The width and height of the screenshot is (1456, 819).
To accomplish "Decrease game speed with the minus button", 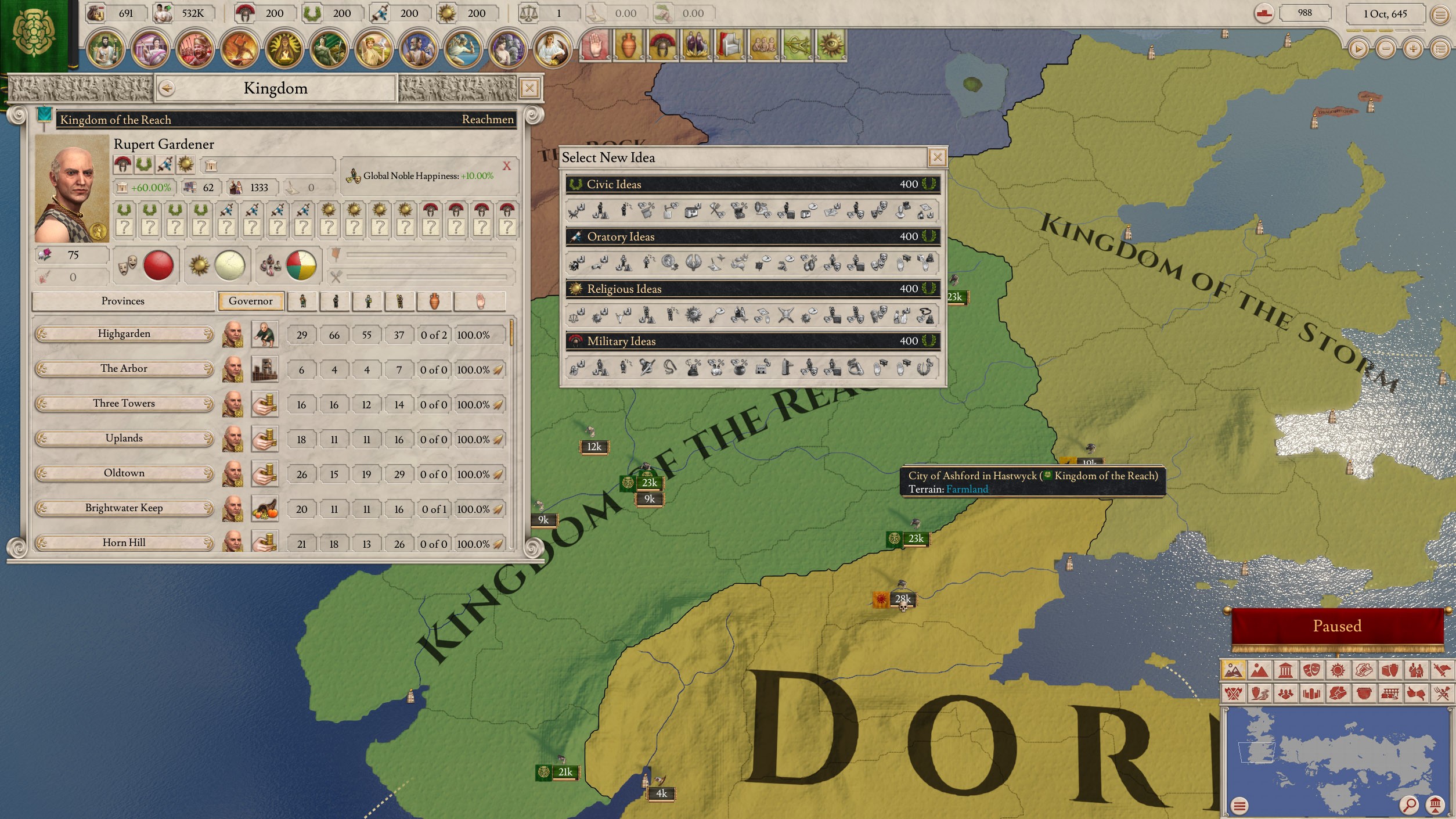I will [x=1386, y=49].
